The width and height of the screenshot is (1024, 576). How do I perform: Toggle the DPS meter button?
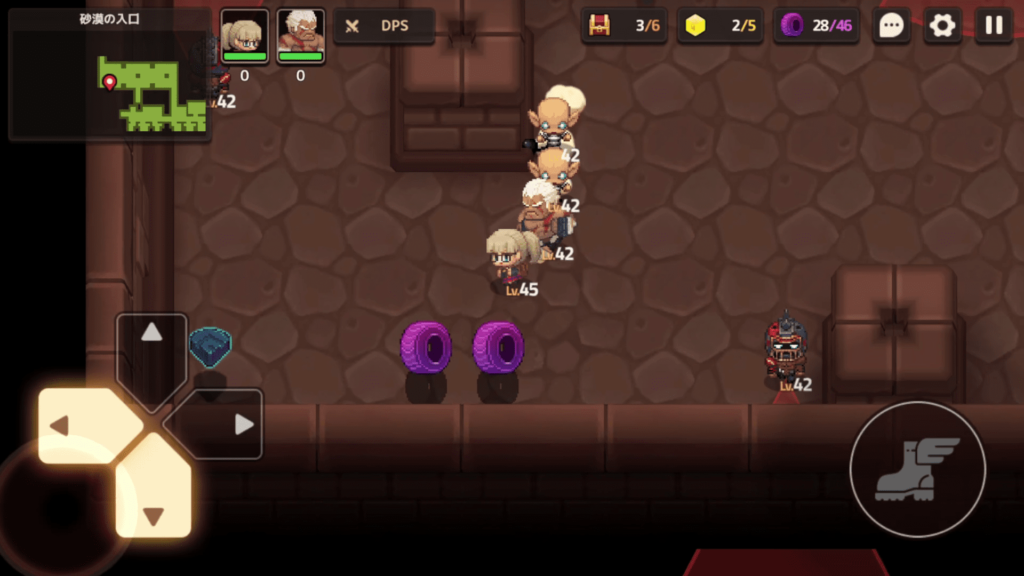tap(384, 26)
